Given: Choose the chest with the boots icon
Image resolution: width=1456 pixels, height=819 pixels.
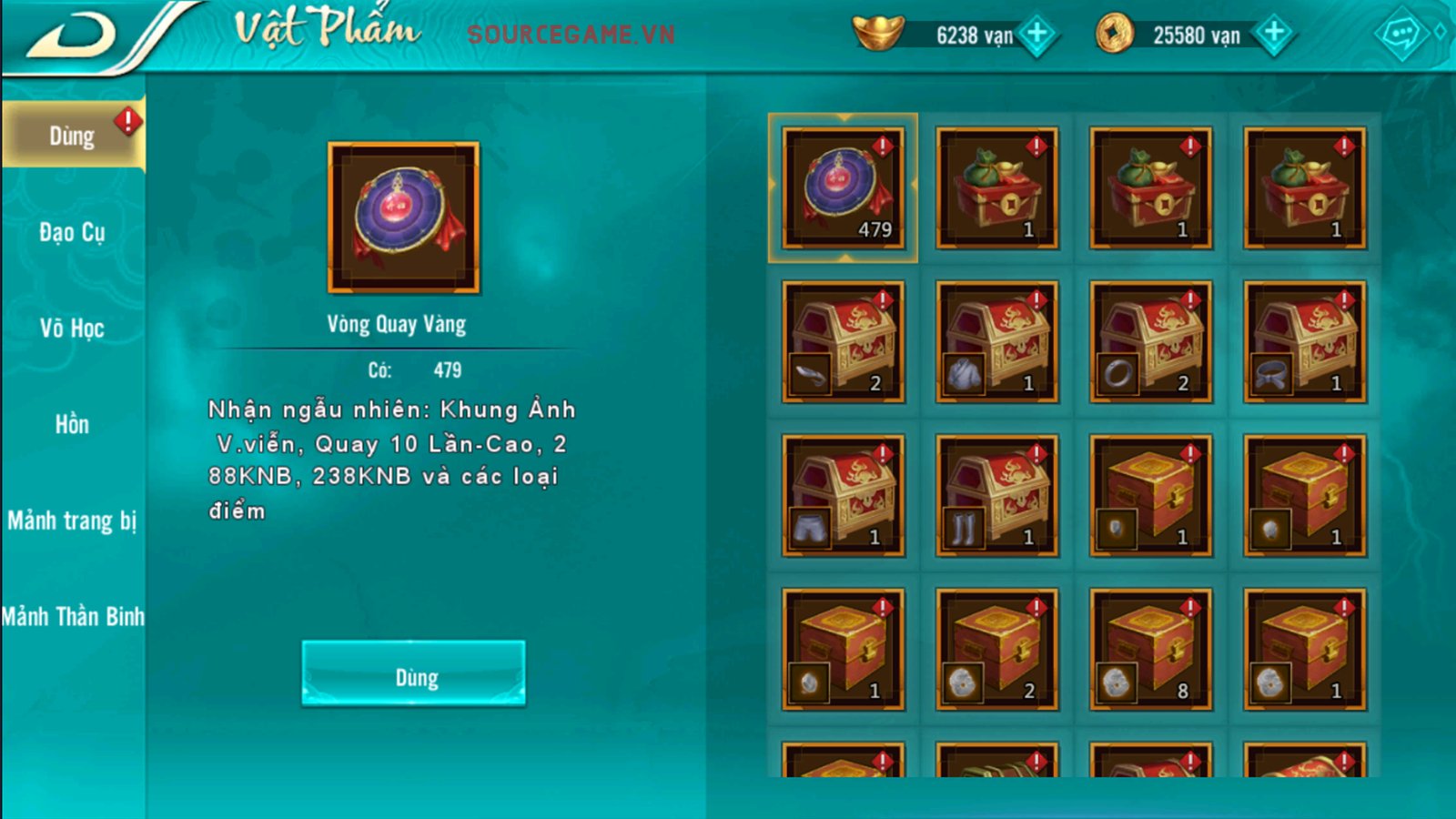Looking at the screenshot, I should coord(996,495).
